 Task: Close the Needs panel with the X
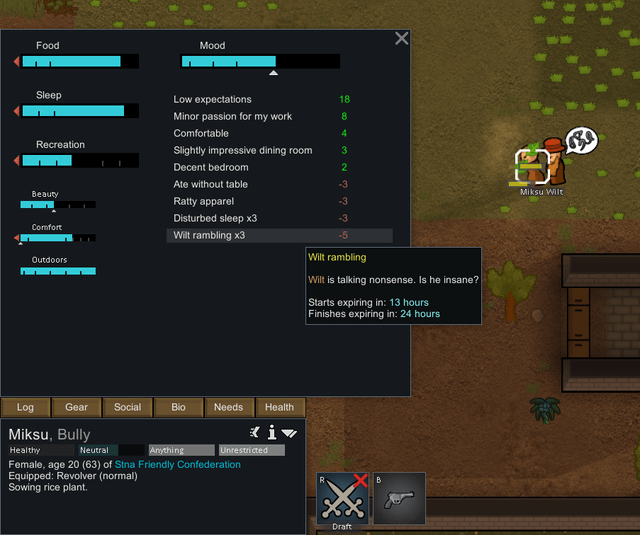tap(402, 39)
